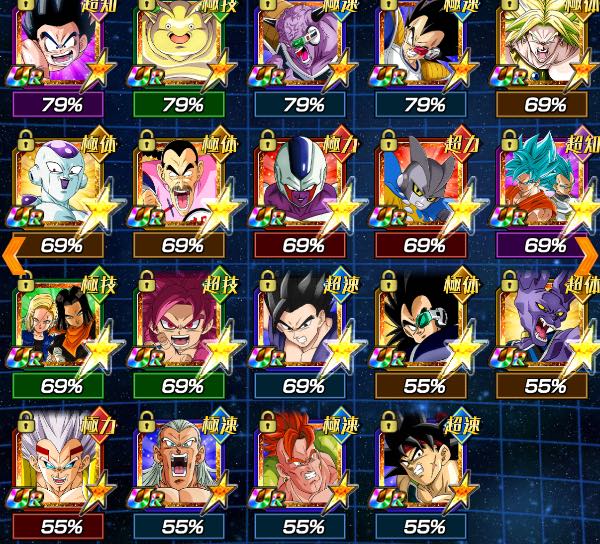Image resolution: width=600 pixels, height=544 pixels.
Task: Select the gray cat character card
Action: click(x=423, y=186)
